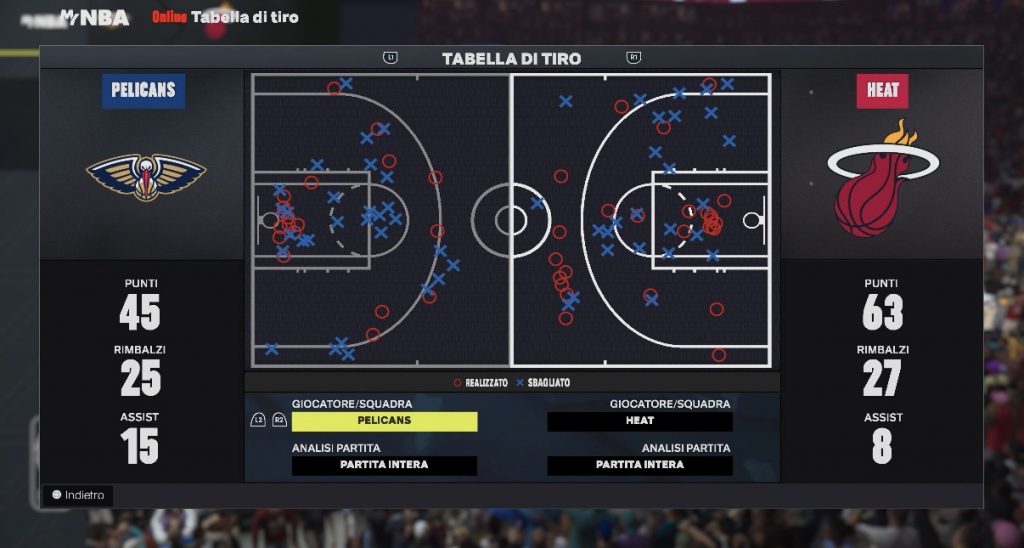Viewport: 1024px width, 548px height.
Task: Change Partita Intera filter under Pelicans selector
Action: 384,465
